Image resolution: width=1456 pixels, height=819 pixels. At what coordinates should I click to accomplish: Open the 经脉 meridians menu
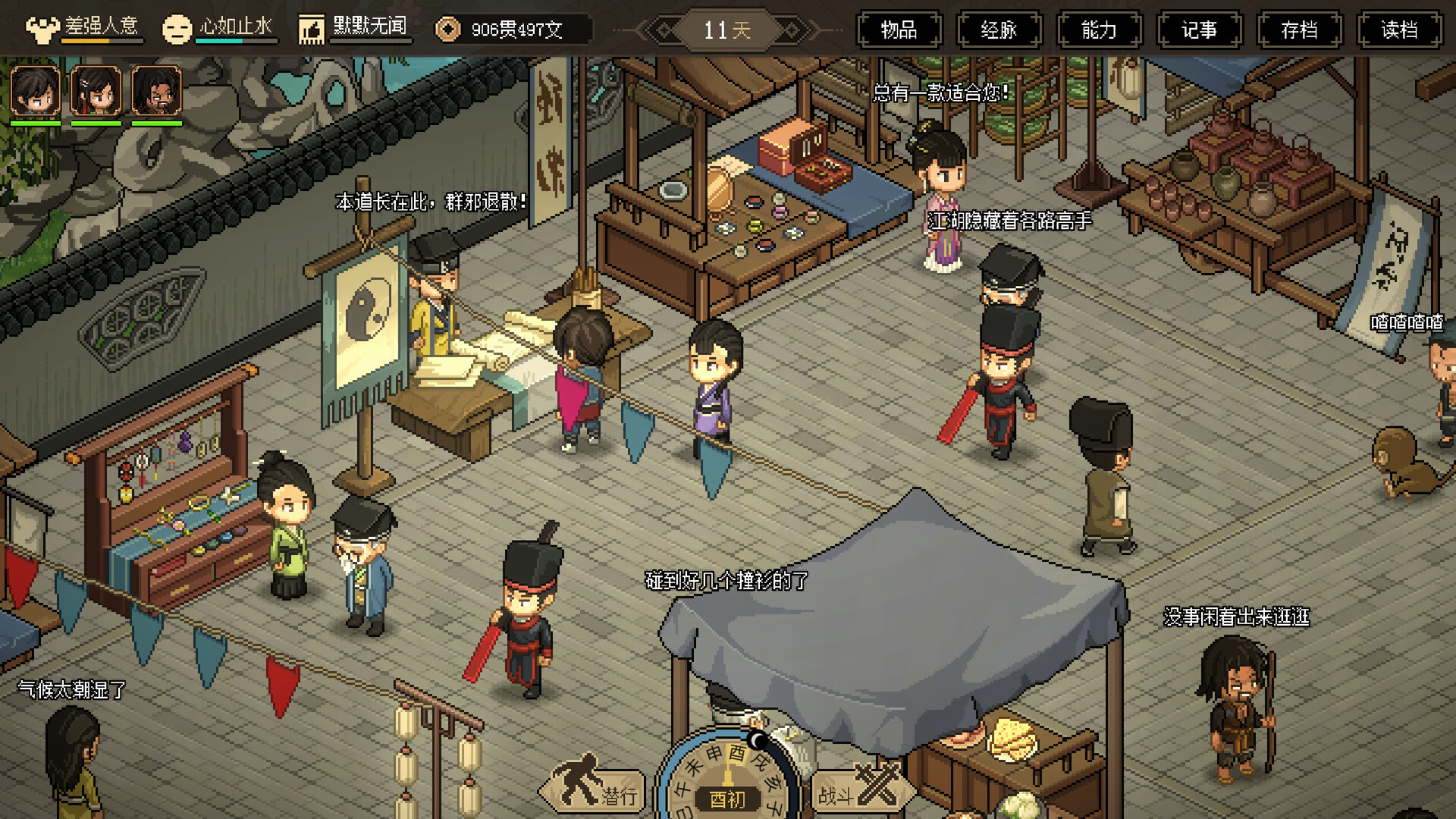click(x=999, y=30)
